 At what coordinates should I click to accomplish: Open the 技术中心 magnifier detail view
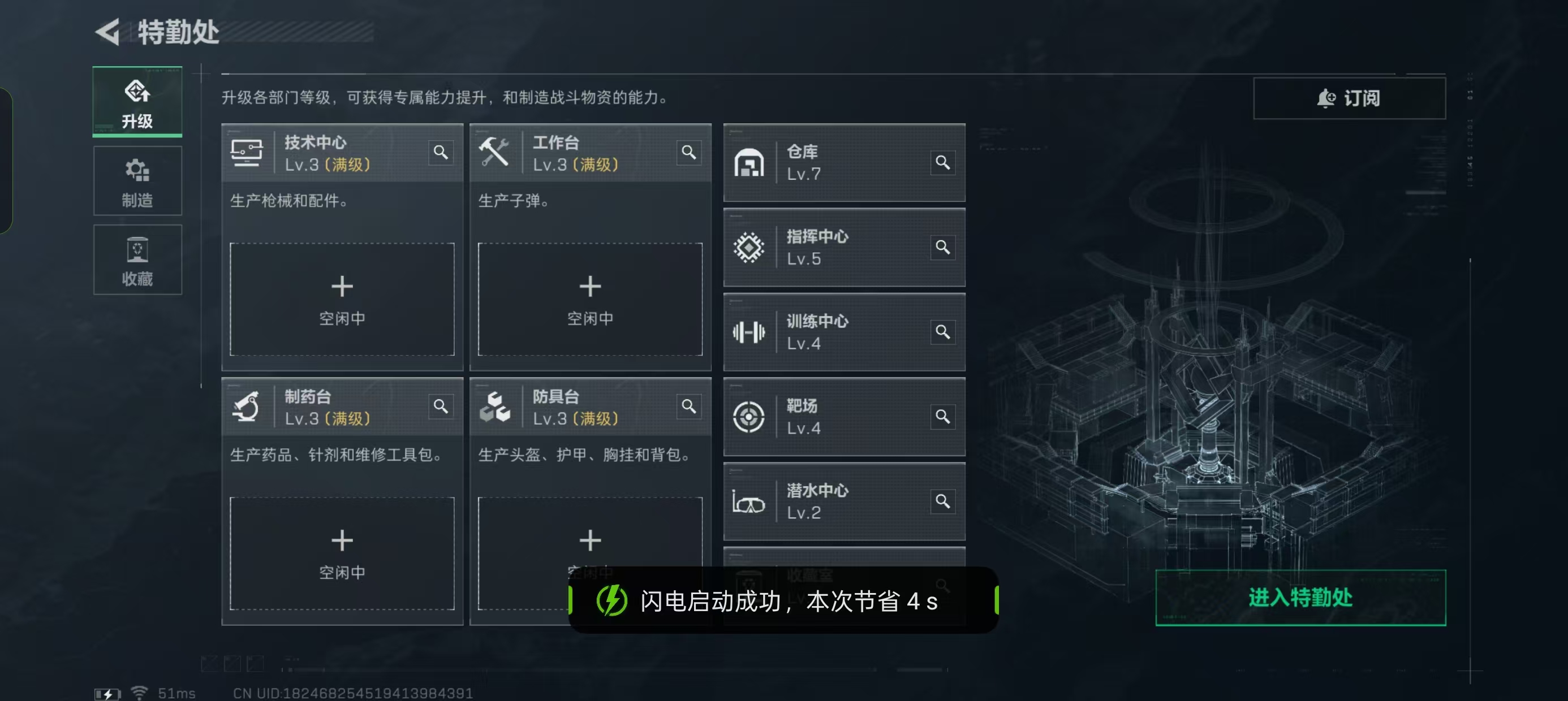coord(441,153)
